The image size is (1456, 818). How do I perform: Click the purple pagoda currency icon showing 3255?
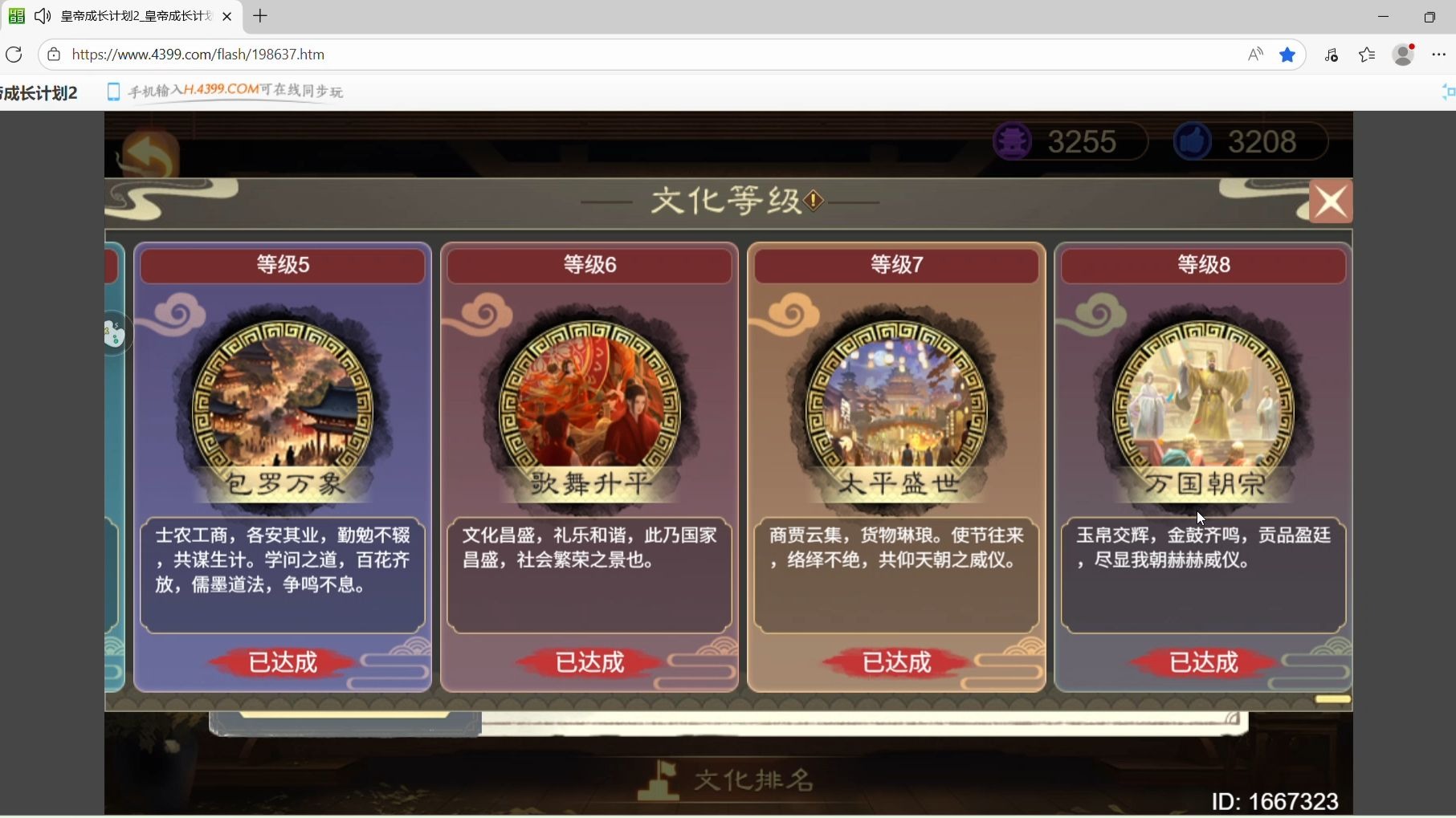click(1013, 140)
